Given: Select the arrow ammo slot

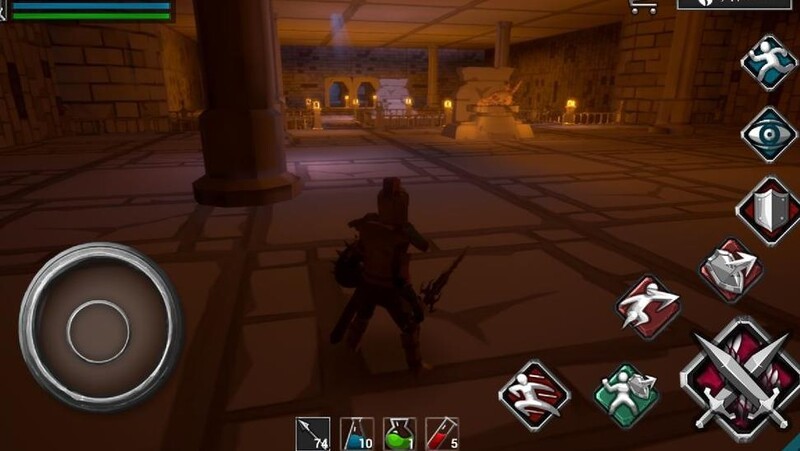Looking at the screenshot, I should coord(313,434).
